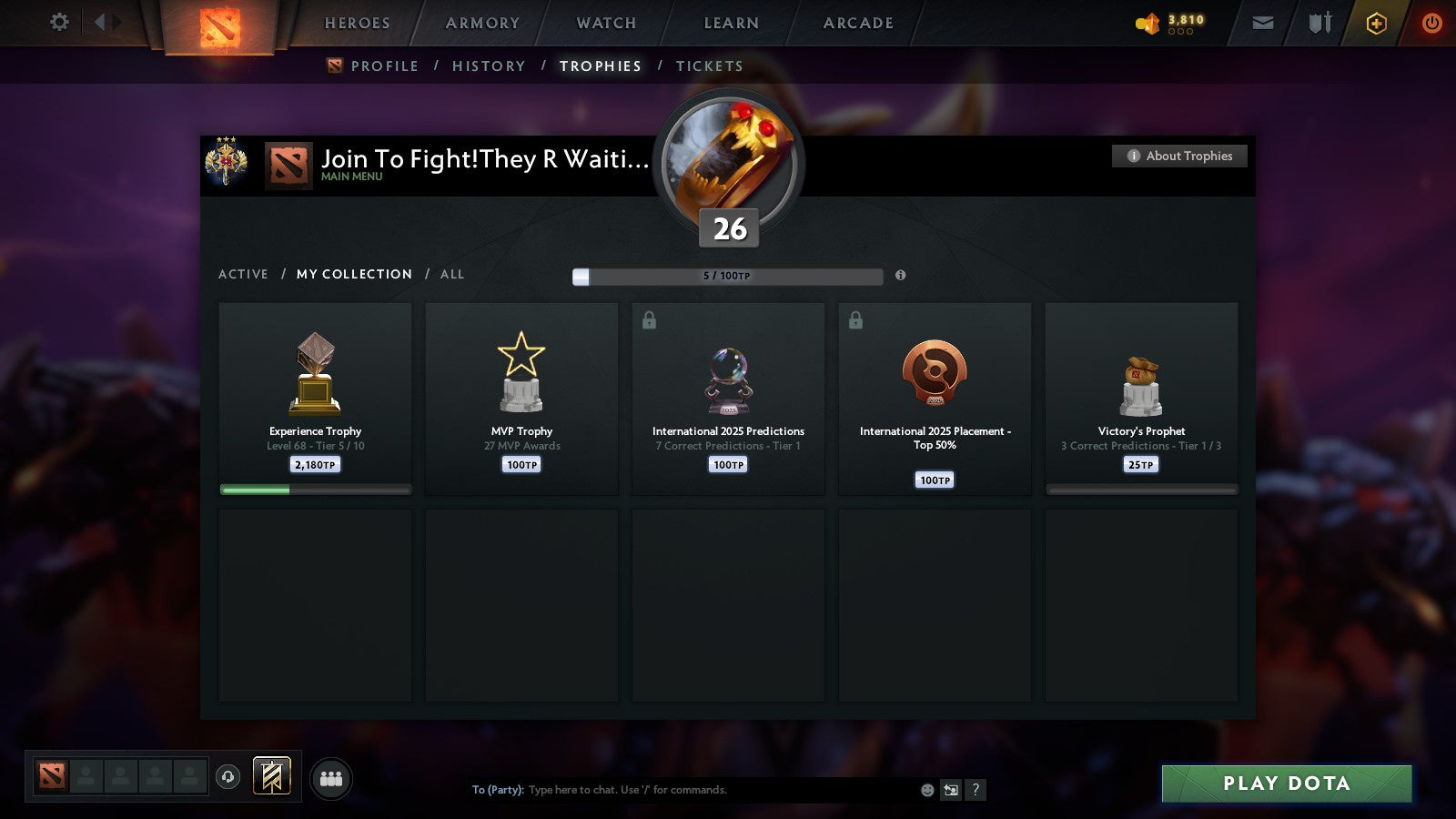This screenshot has width=1456, height=819.
Task: Click the power button to exit
Action: 1431,23
